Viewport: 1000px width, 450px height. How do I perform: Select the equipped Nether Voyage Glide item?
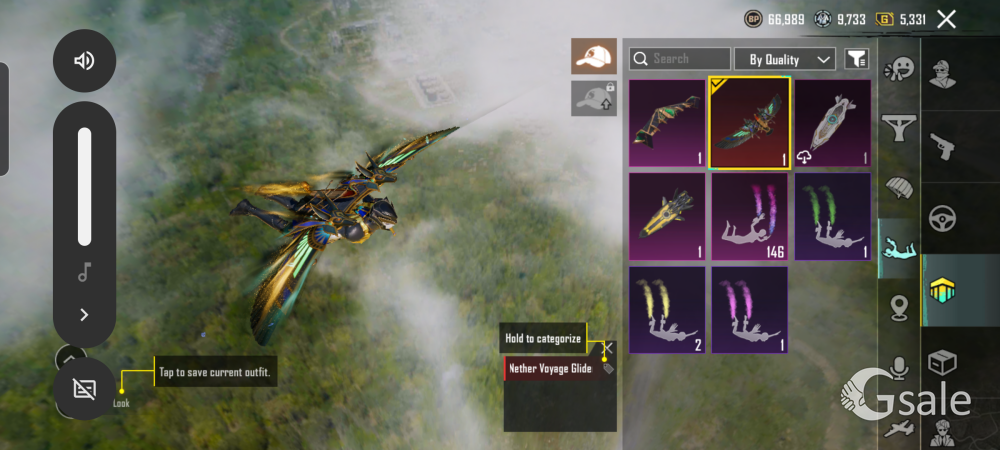click(x=750, y=122)
